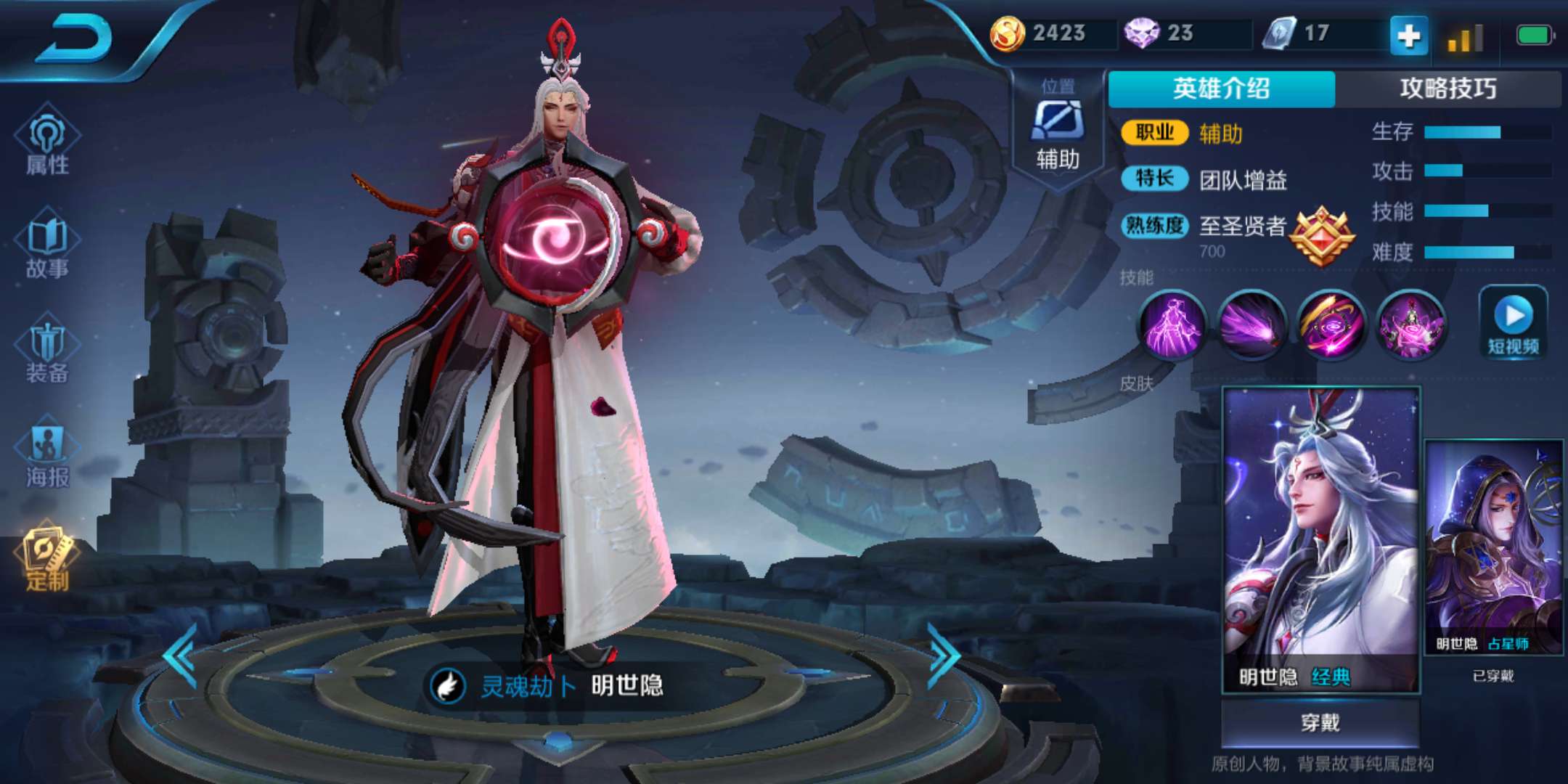Choose the 明世隐 占星师 astrologer skin card
The image size is (1568, 784).
pyautogui.click(x=1493, y=548)
